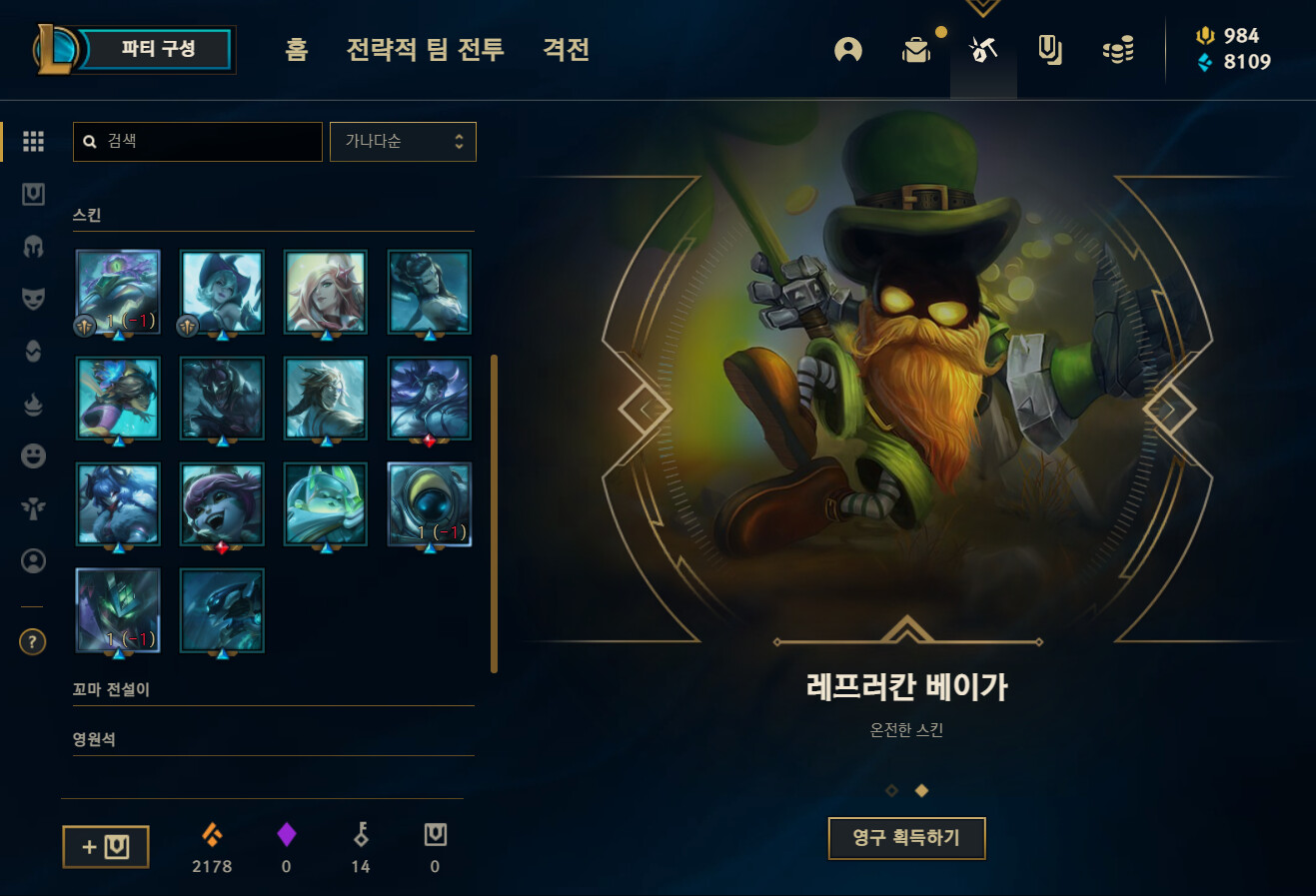
Task: Click inside the 검색 search field
Action: pyautogui.click(x=197, y=141)
